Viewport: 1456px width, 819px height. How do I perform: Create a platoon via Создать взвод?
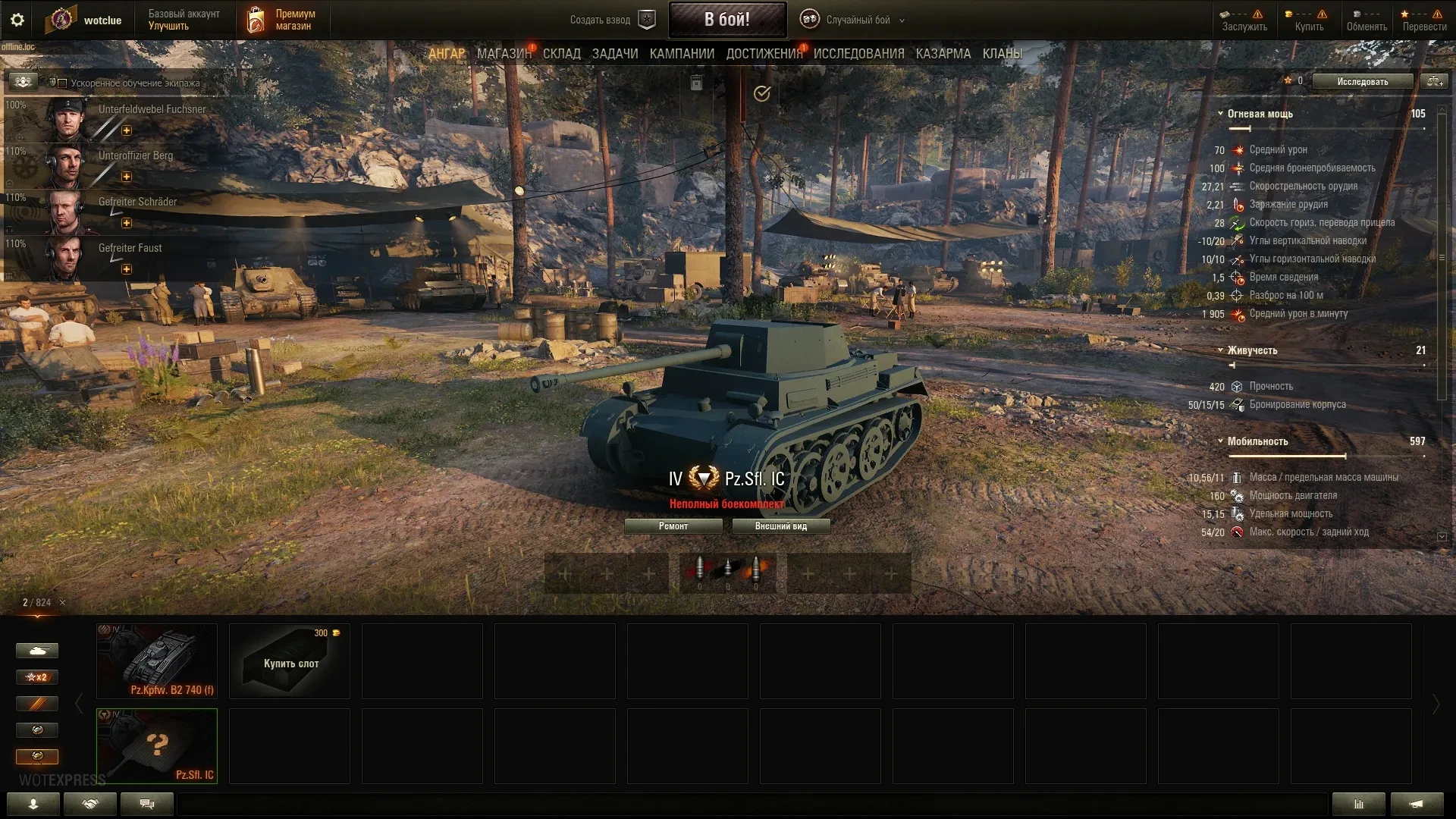pos(611,20)
